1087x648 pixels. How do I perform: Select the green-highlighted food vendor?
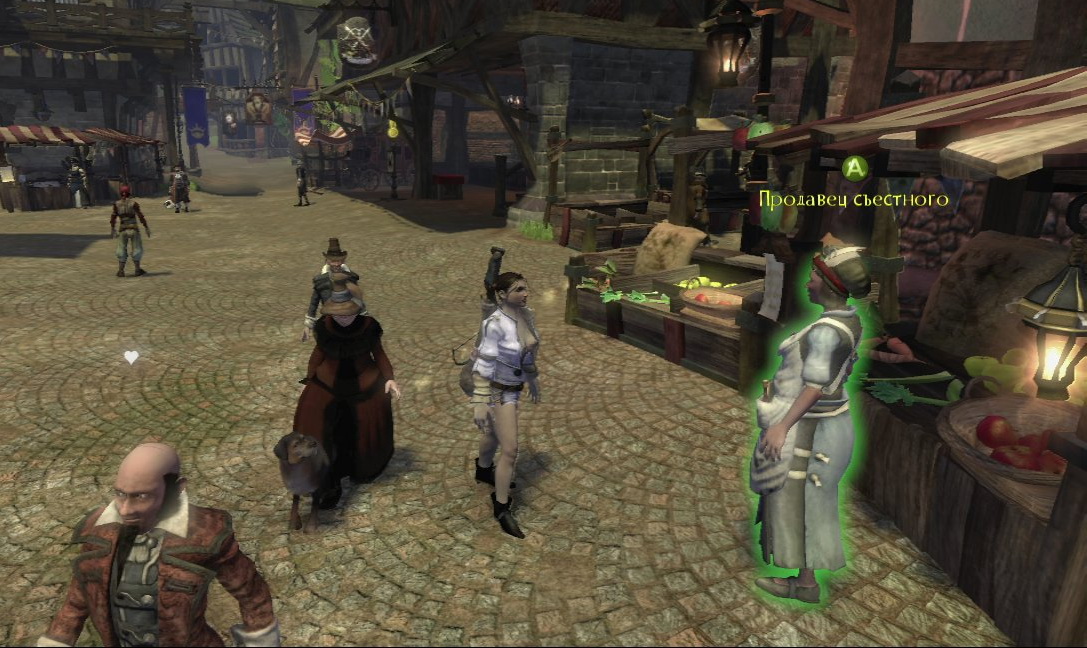pyautogui.click(x=807, y=420)
